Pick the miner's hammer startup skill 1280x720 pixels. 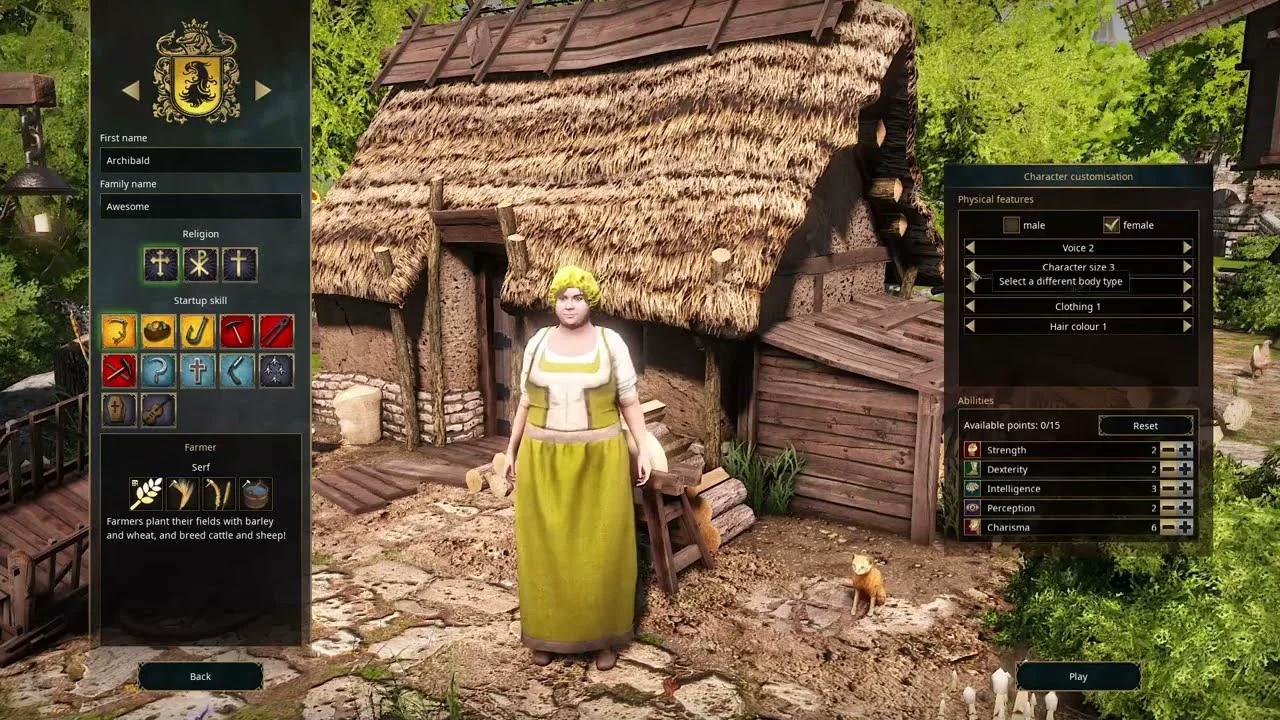(121, 370)
